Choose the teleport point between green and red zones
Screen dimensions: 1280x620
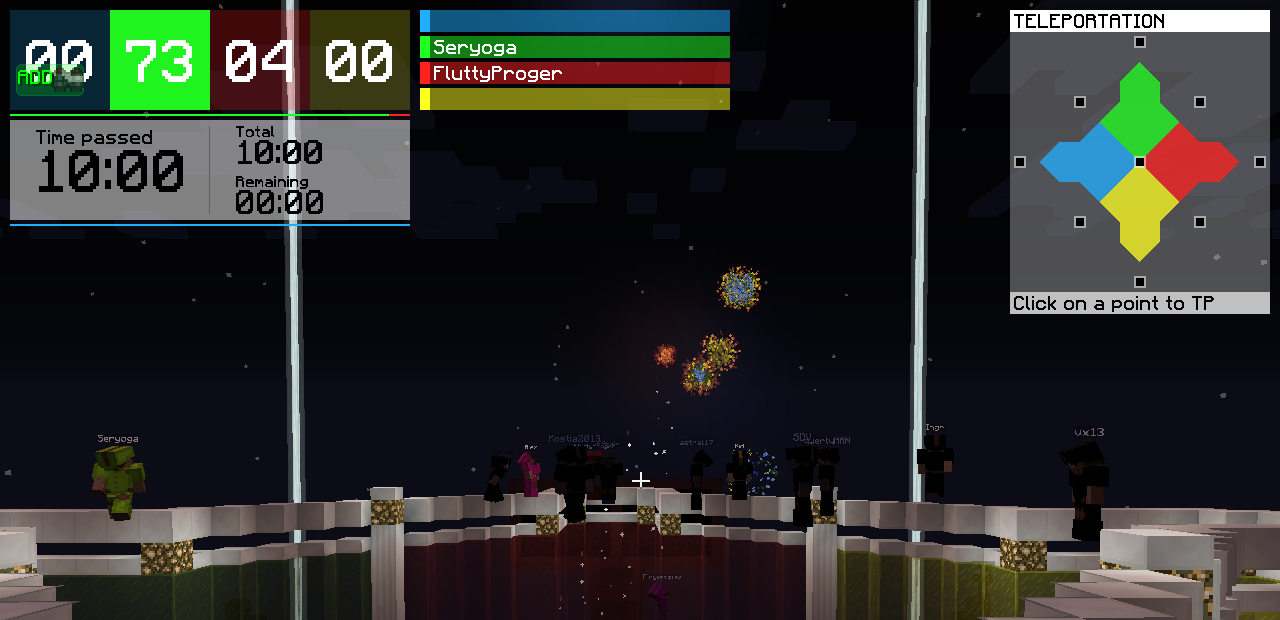[1200, 102]
